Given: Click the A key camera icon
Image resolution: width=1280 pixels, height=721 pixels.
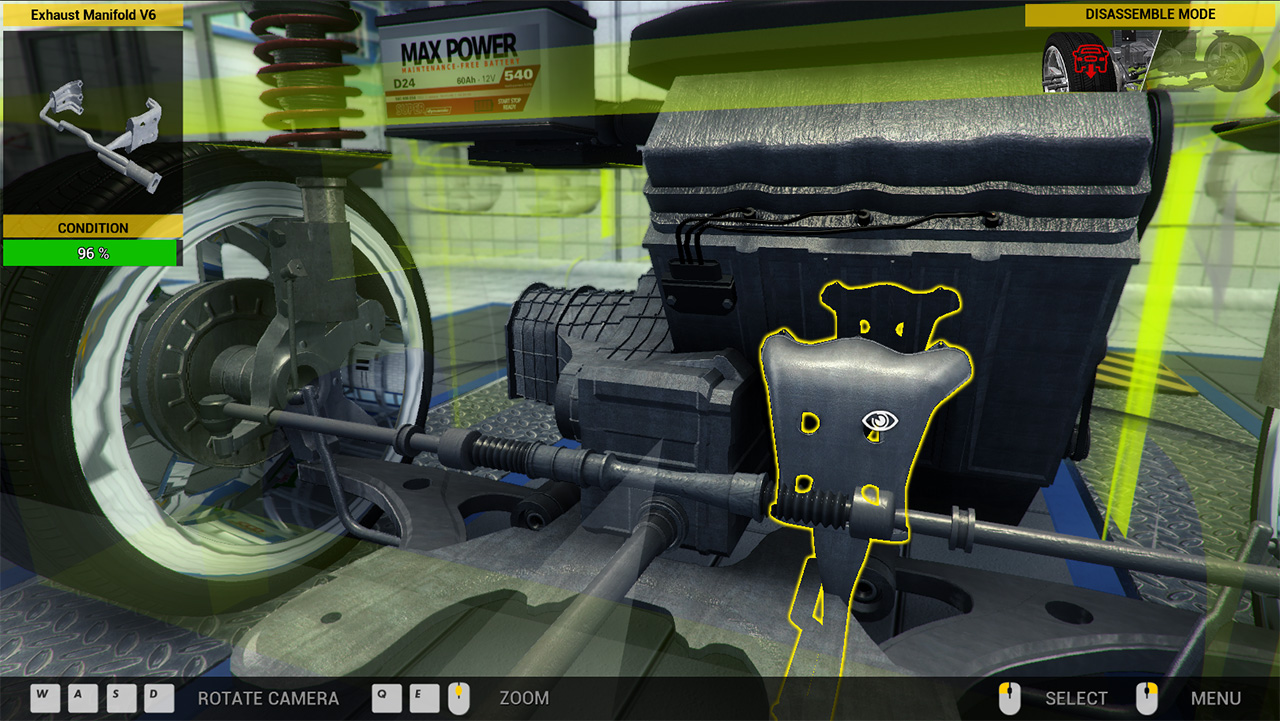Looking at the screenshot, I should [81, 698].
